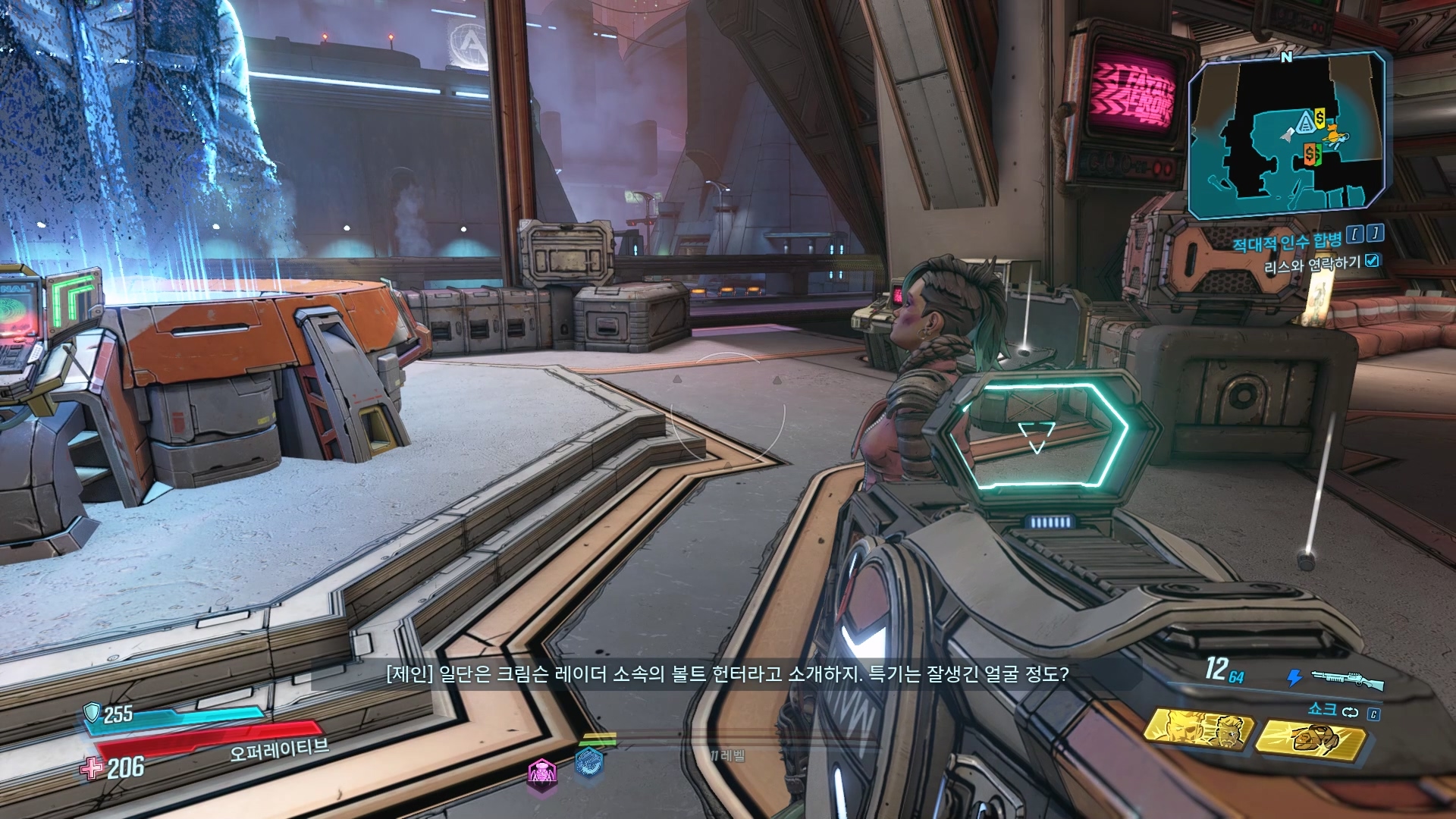Click the blue shock lightning element icon
Image resolution: width=1456 pixels, height=819 pixels.
[x=1295, y=677]
